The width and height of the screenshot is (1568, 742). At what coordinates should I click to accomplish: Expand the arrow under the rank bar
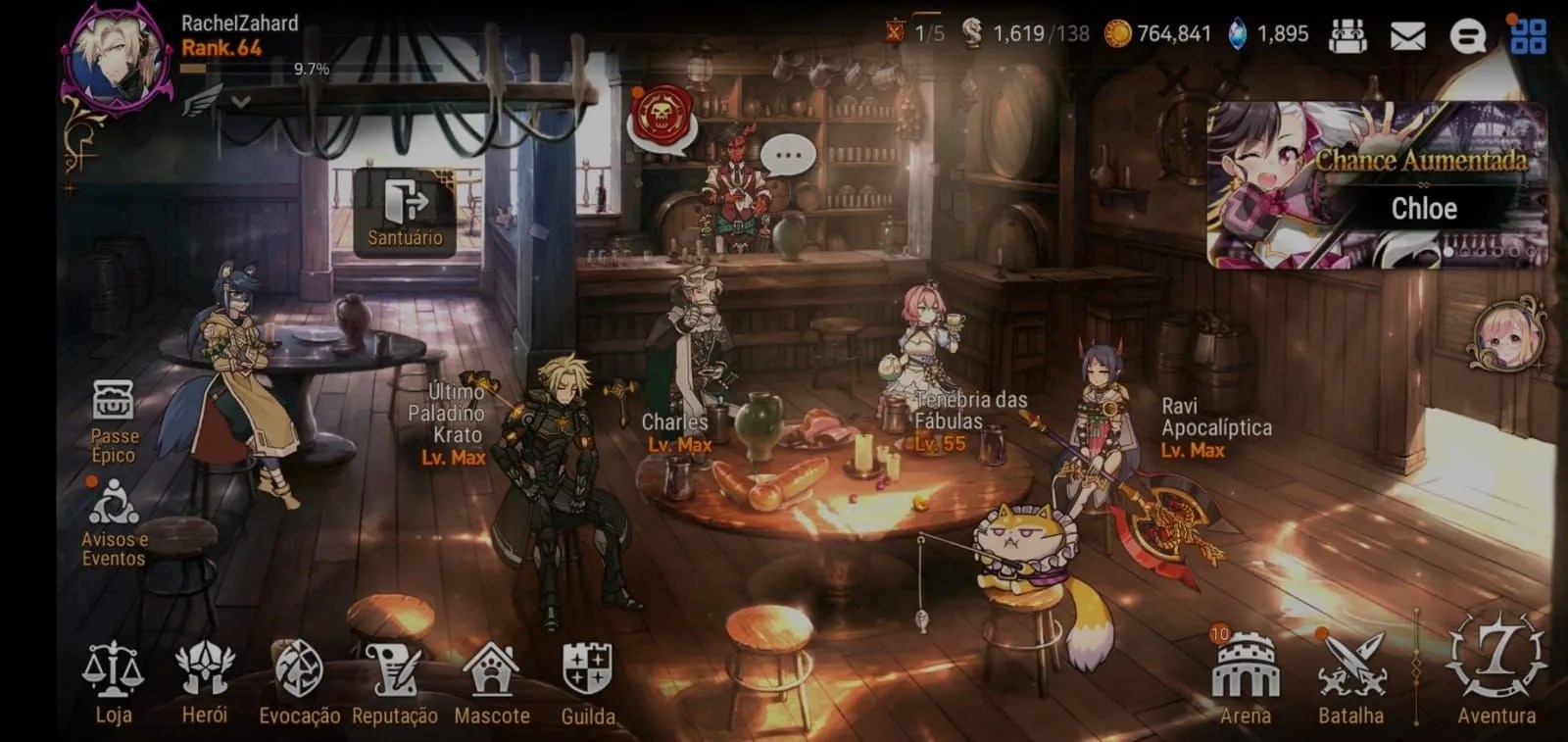tap(241, 101)
